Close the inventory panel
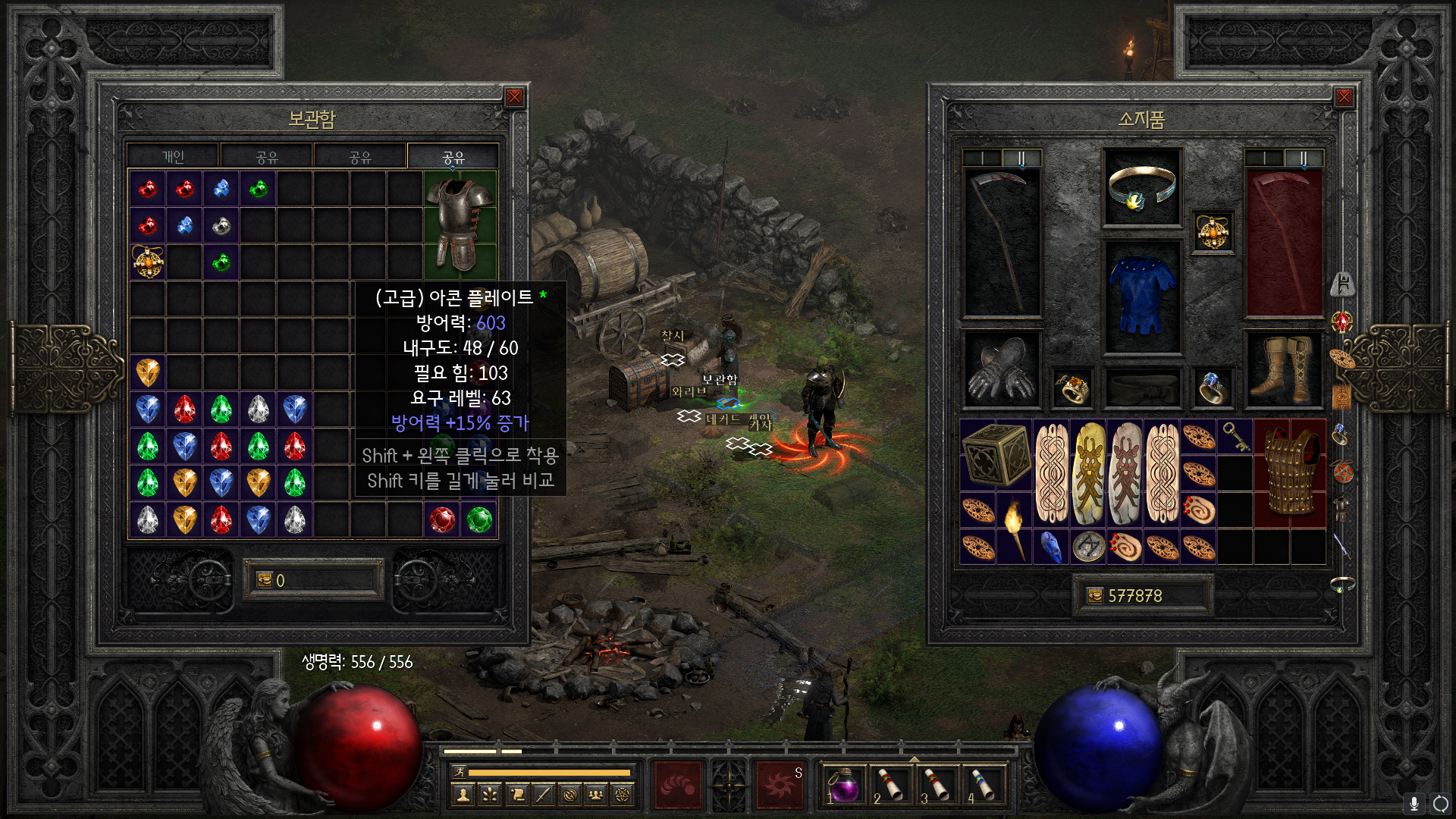Image resolution: width=1456 pixels, height=819 pixels. point(1344,97)
